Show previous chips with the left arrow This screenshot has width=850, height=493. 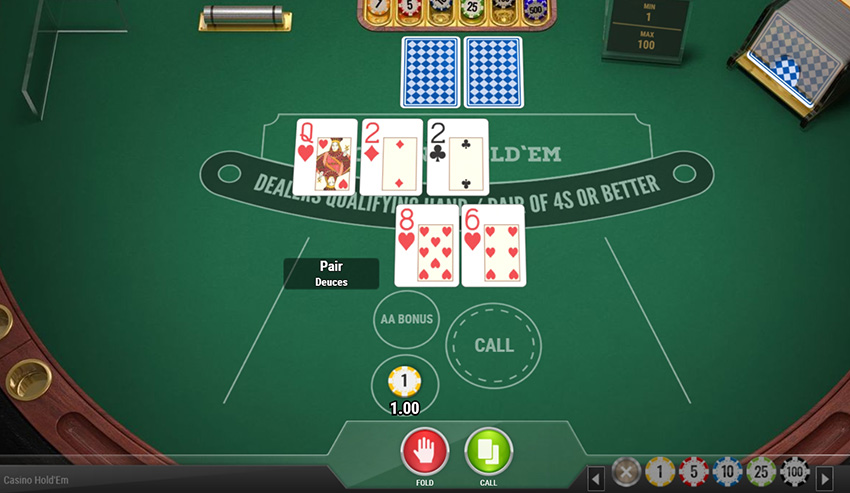596,478
